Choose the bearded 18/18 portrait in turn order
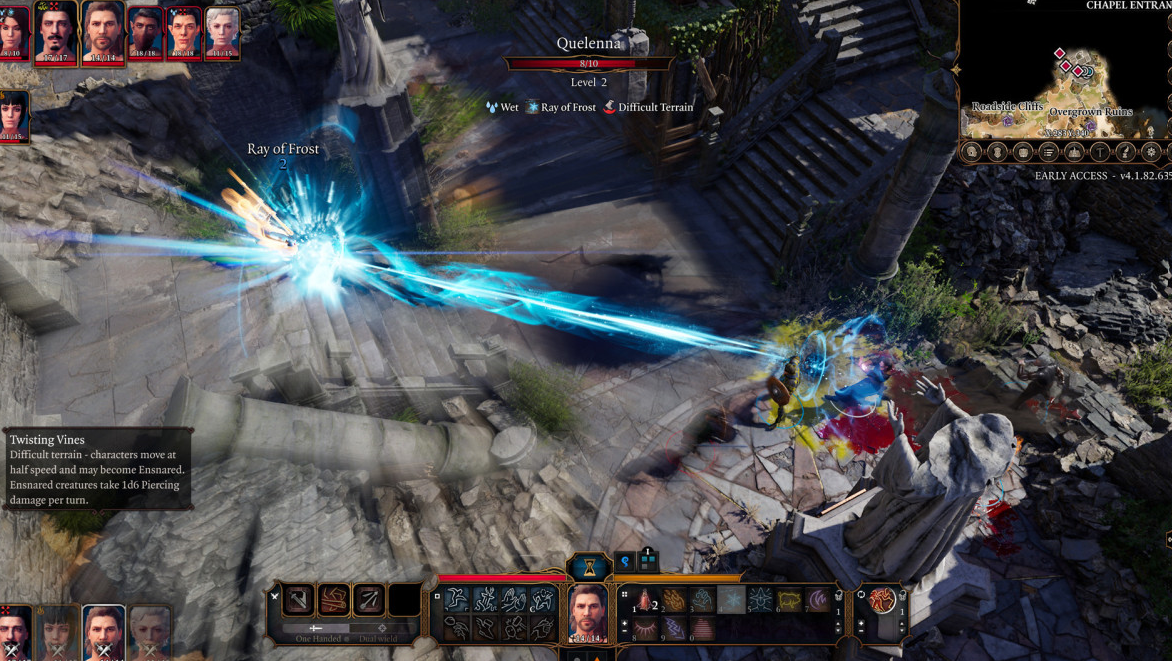Image resolution: width=1172 pixels, height=661 pixels. (145, 33)
